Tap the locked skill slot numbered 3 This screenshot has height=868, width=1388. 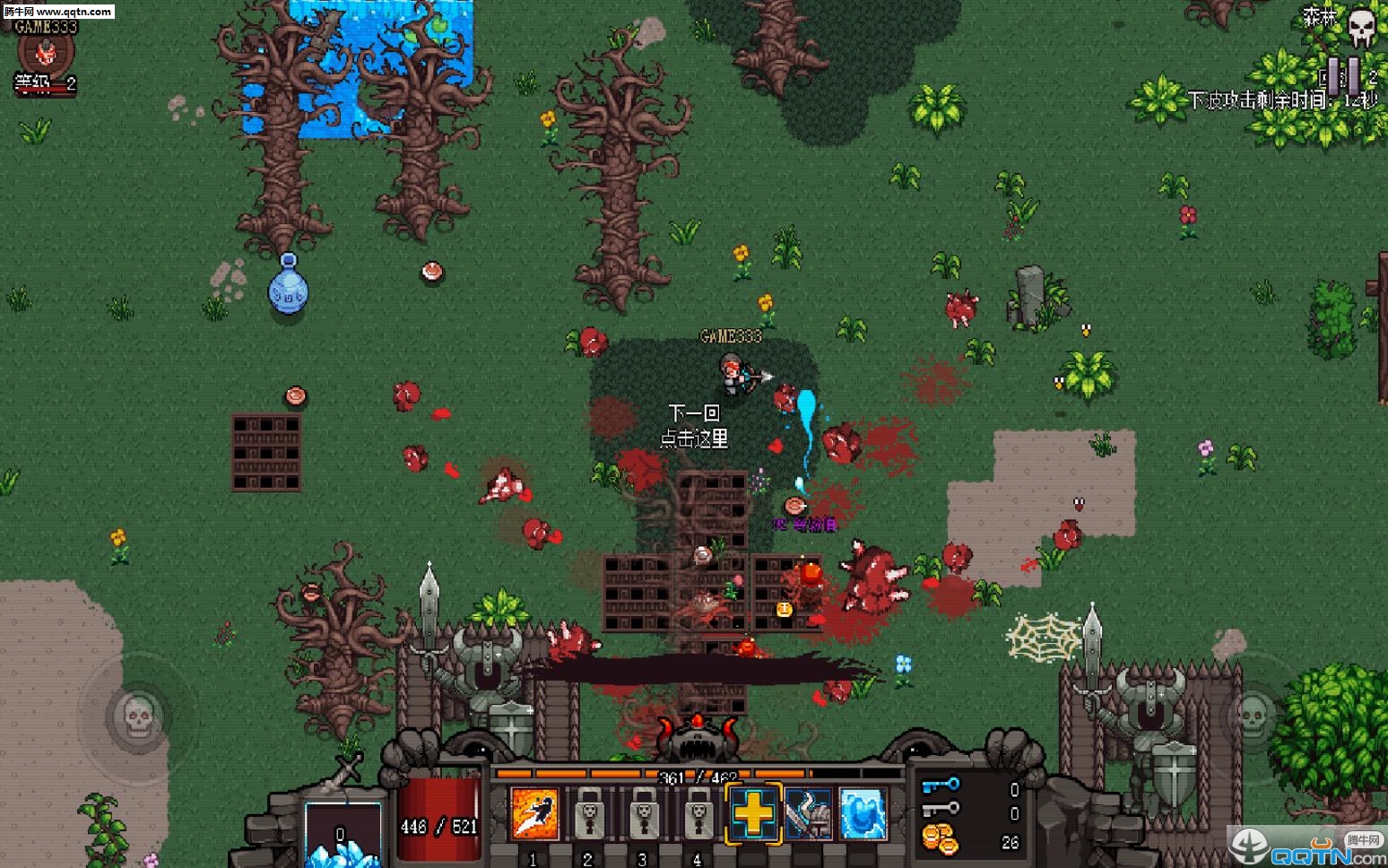(644, 814)
